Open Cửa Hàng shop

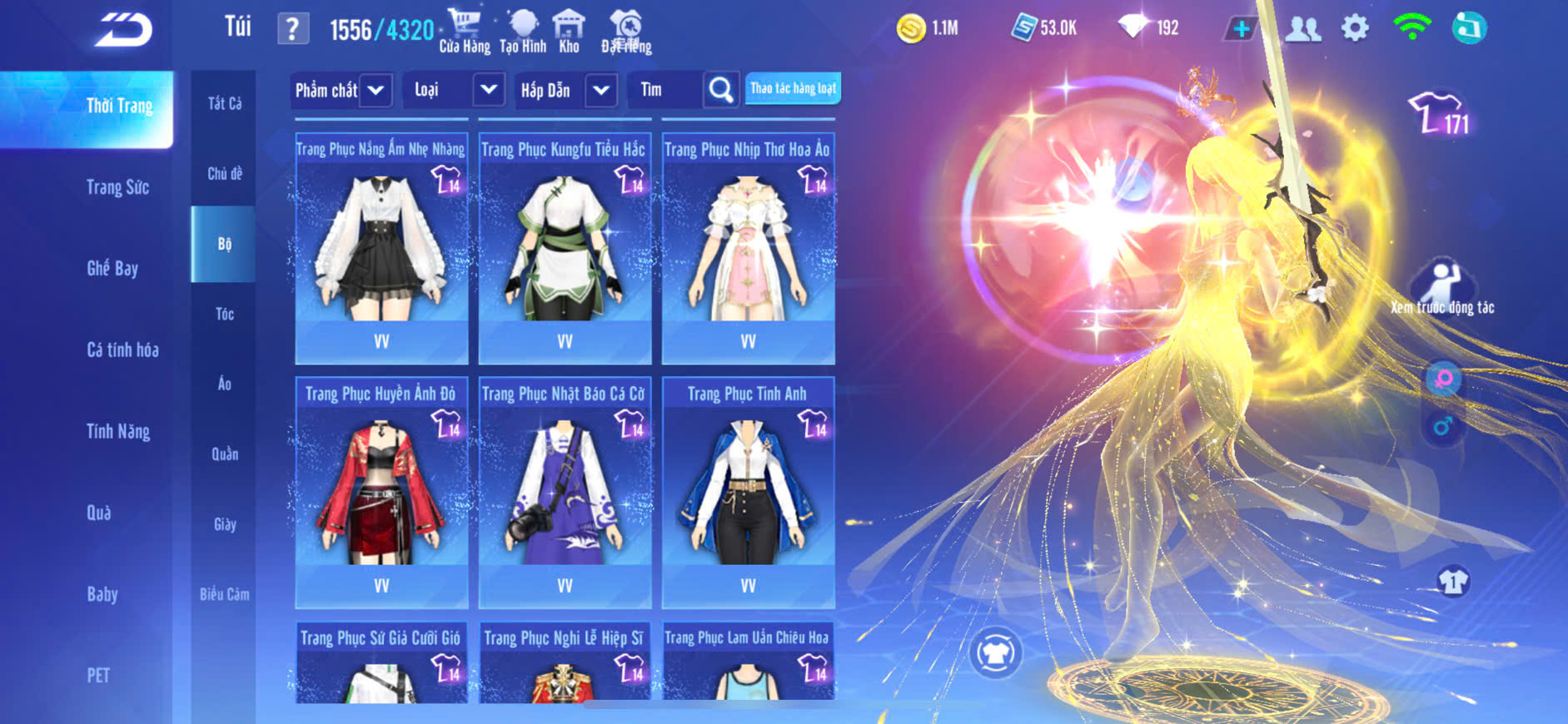[465, 32]
